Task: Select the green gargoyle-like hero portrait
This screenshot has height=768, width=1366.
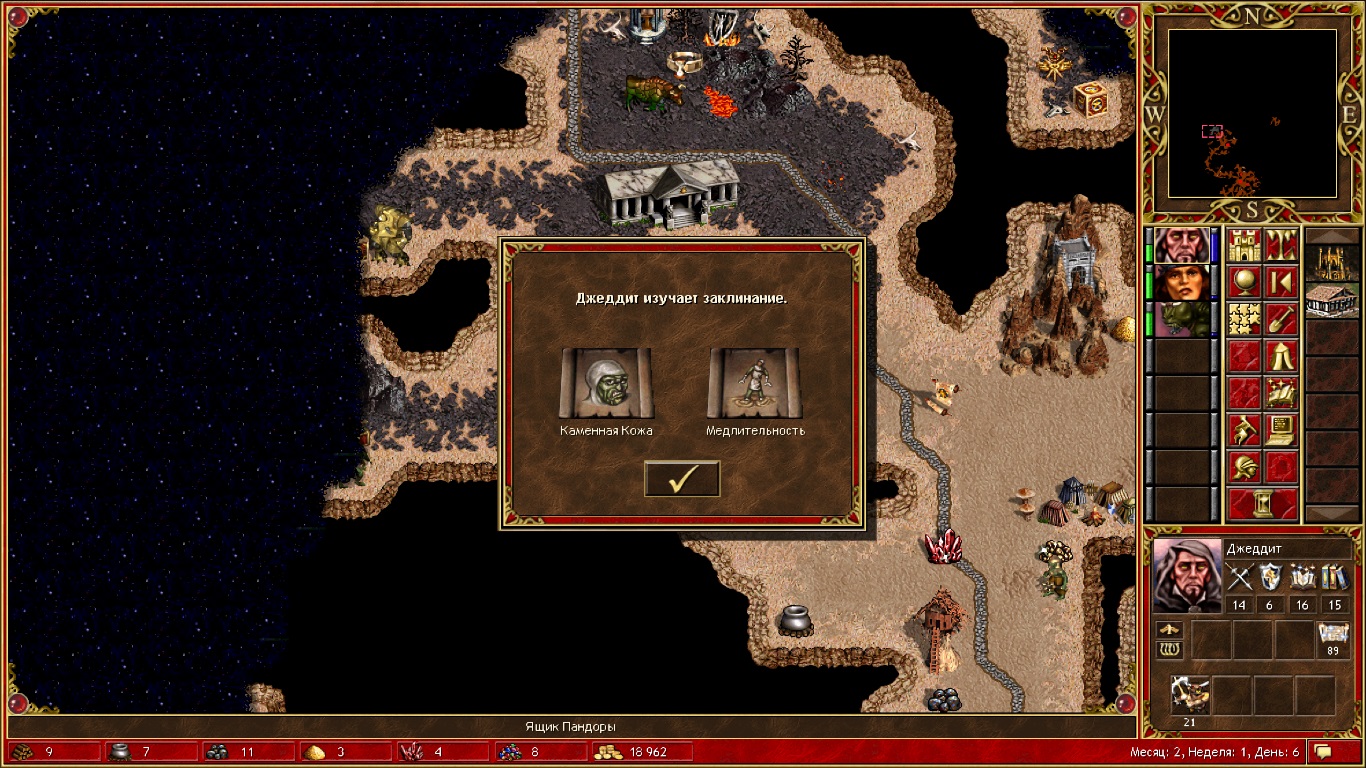Action: [1180, 320]
